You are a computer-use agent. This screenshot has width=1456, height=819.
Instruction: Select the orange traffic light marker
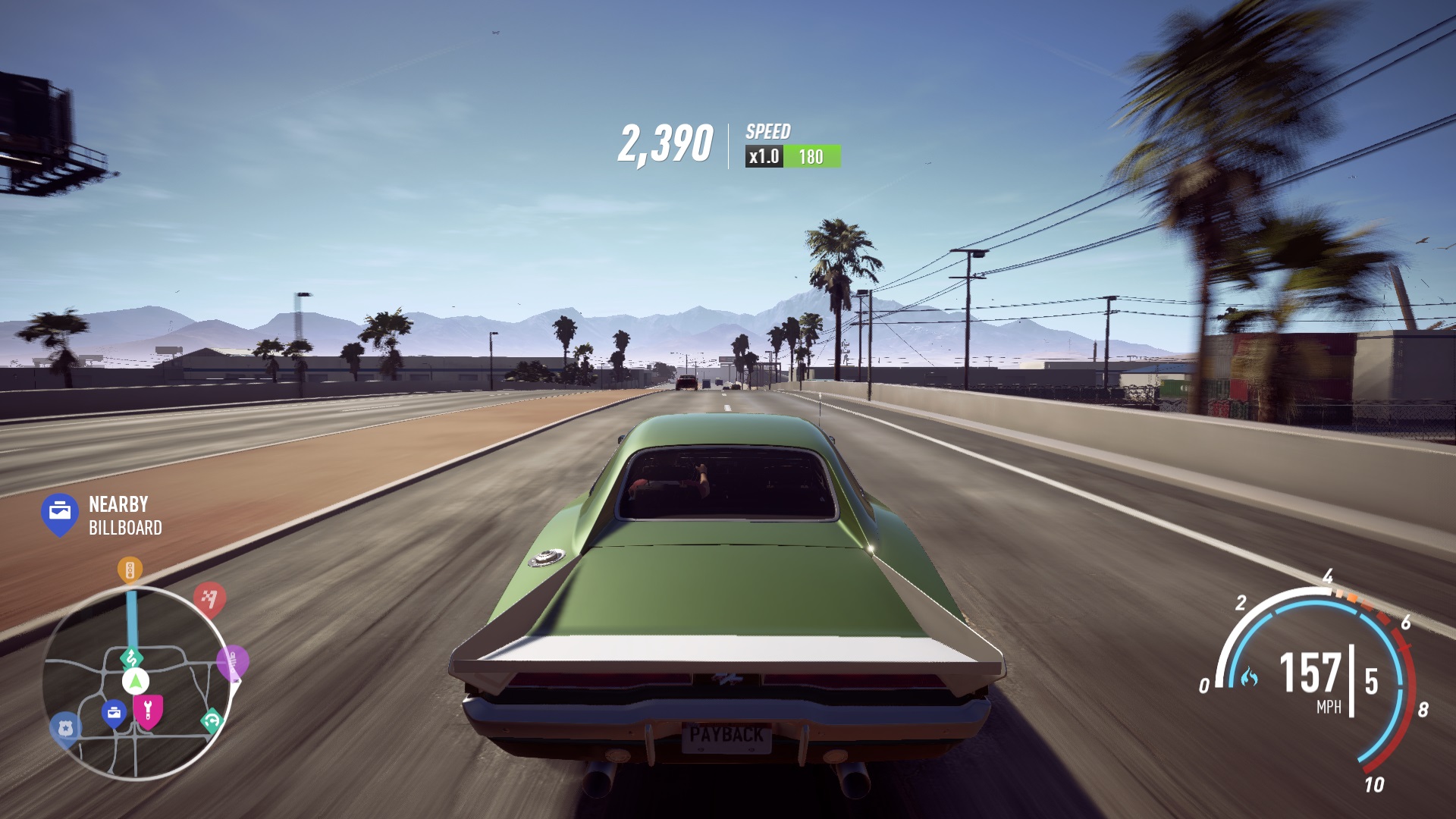(130, 570)
